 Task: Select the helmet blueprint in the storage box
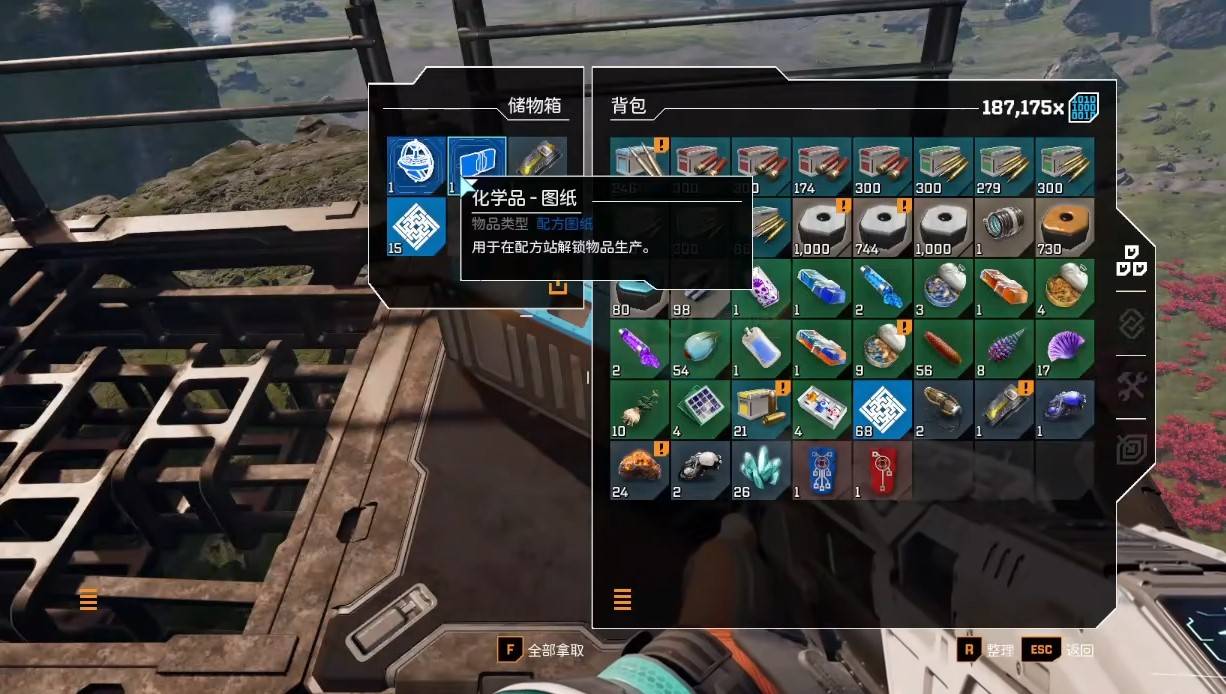416,166
